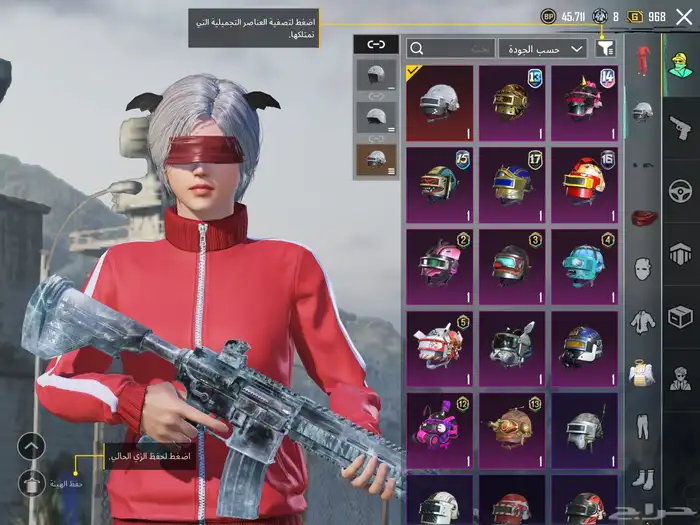
Task: Close the inventory screen with the X
Action: [684, 17]
